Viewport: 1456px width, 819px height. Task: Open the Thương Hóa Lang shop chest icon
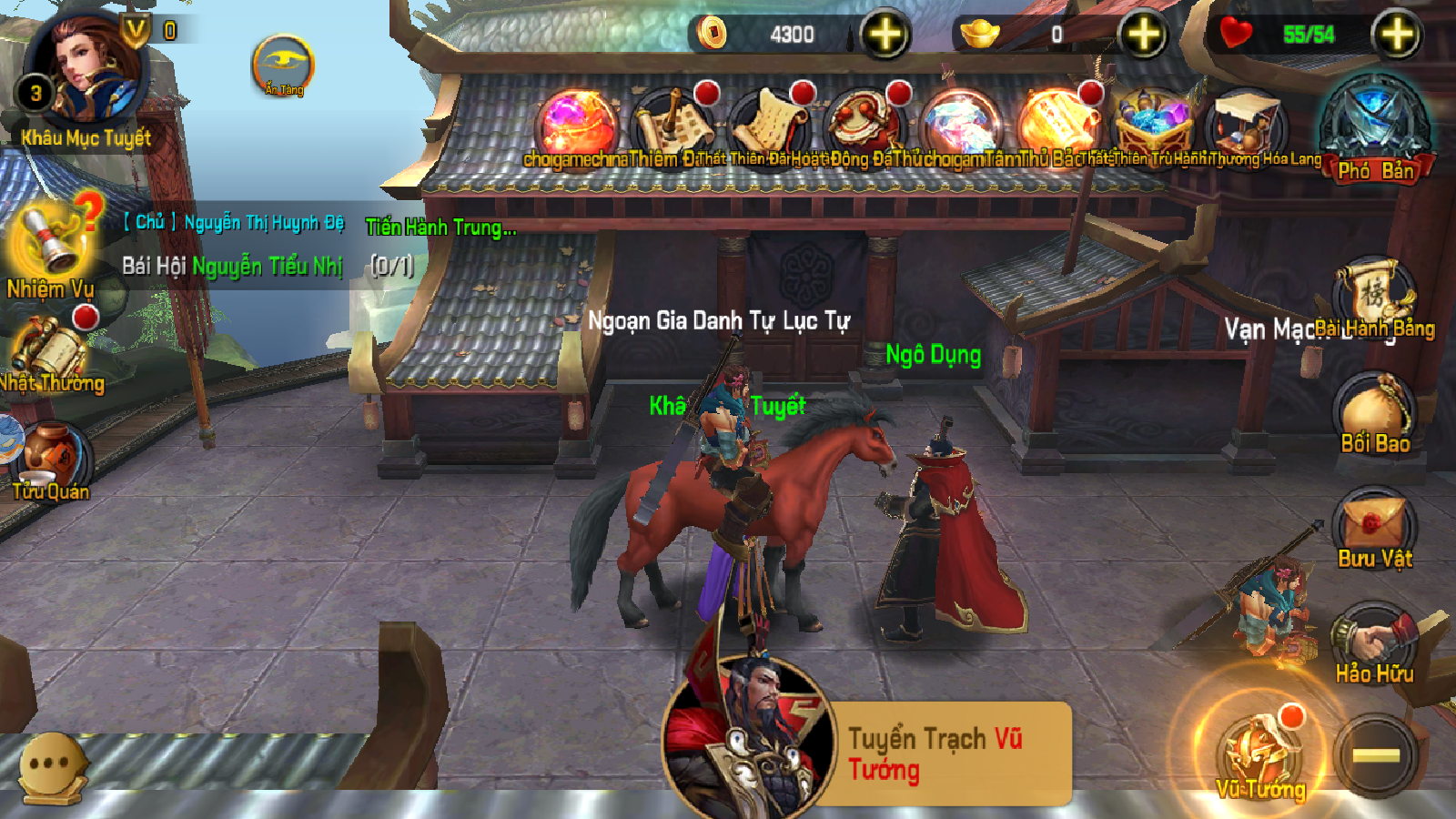tap(1245, 116)
